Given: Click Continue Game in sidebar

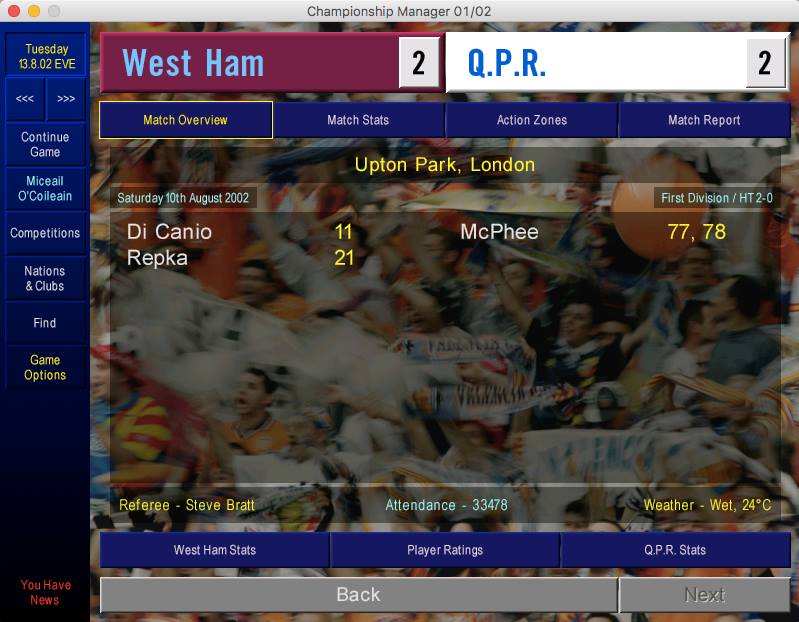Looking at the screenshot, I should (45, 145).
